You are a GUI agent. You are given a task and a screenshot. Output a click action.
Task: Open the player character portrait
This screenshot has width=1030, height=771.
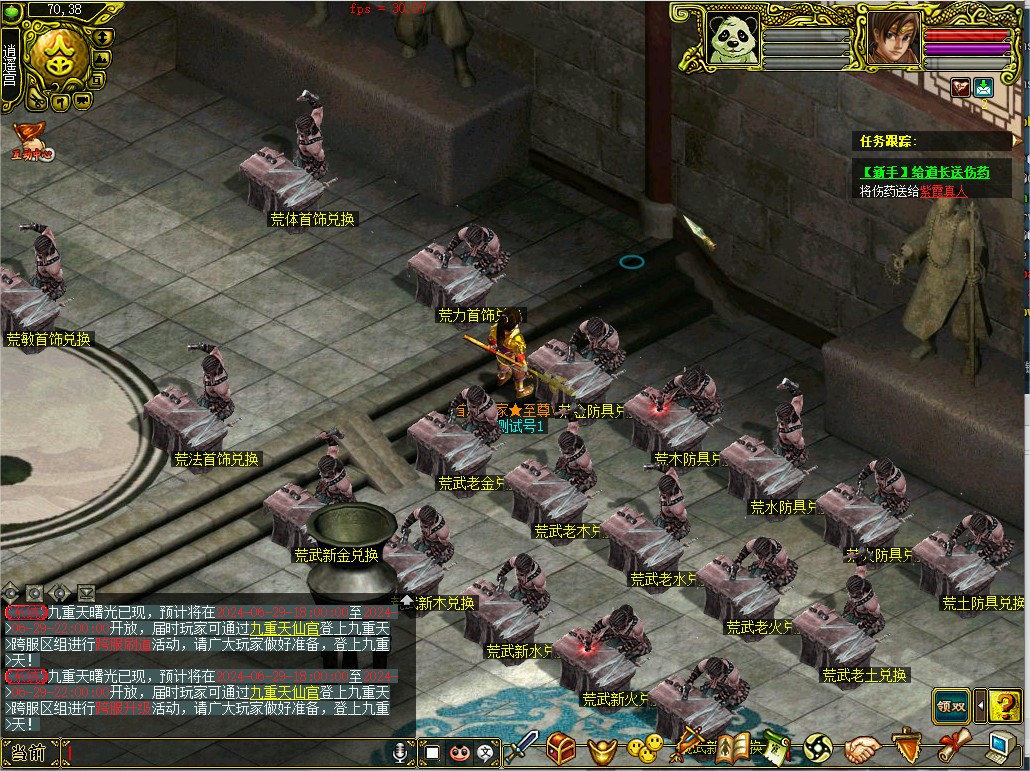click(x=893, y=40)
